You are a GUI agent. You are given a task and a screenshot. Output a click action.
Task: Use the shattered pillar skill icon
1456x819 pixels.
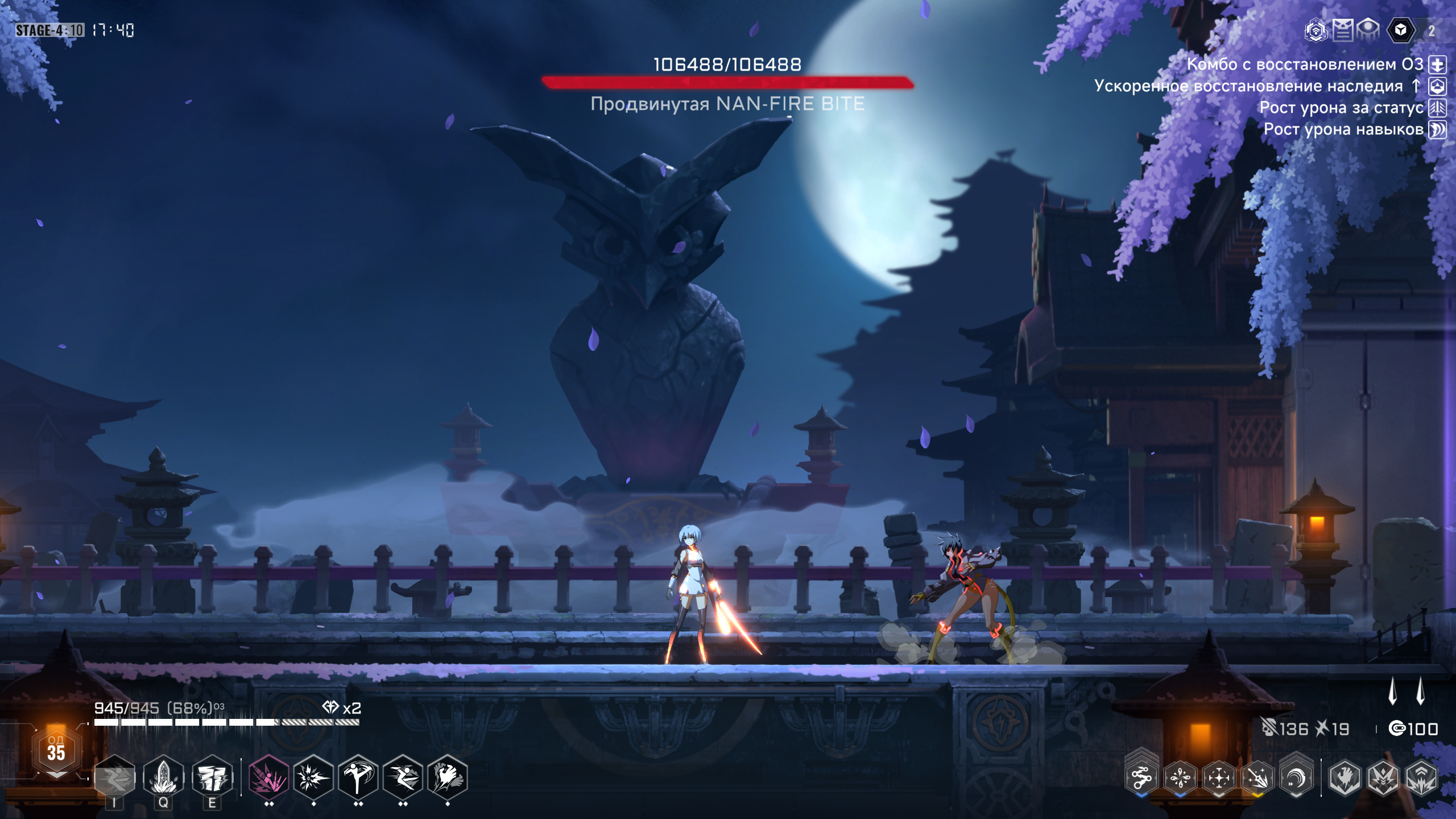[212, 777]
